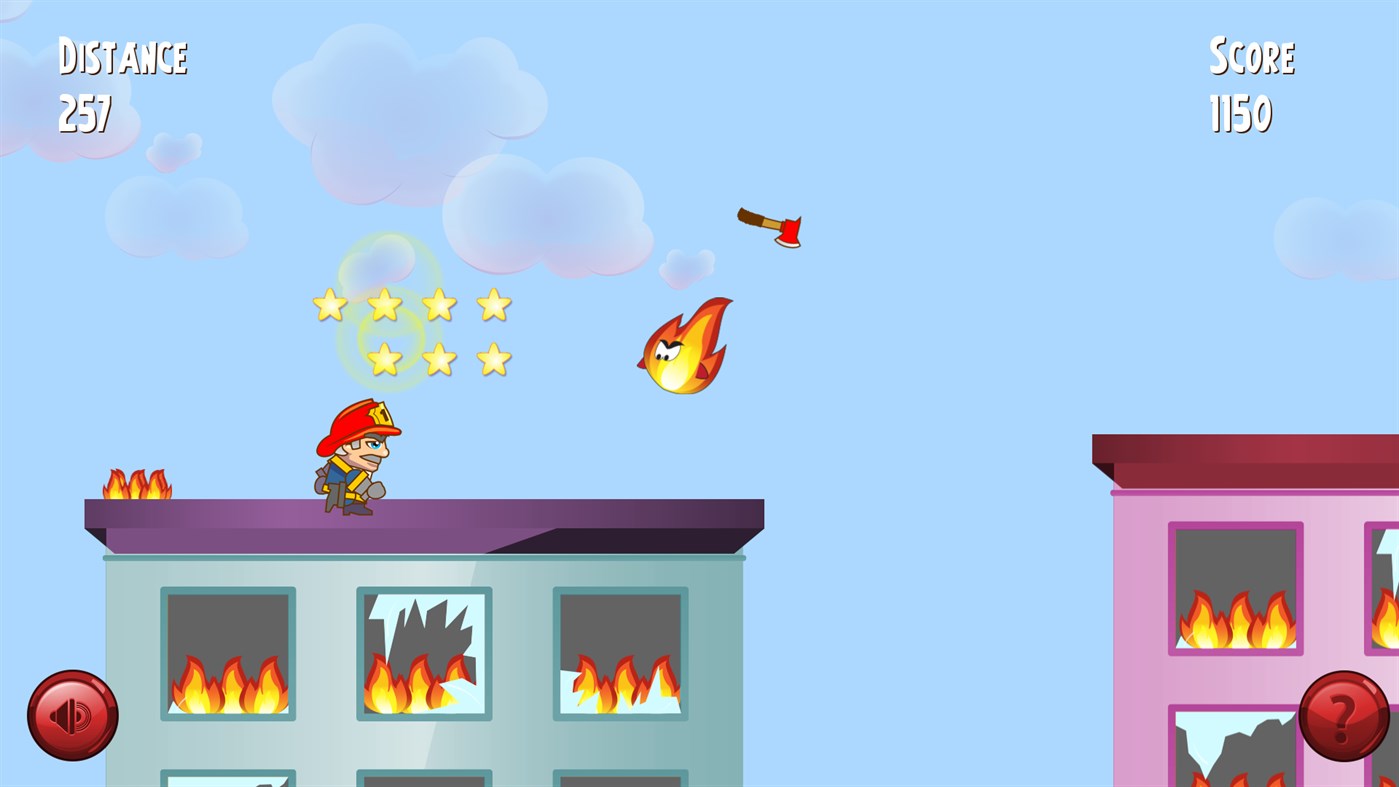Open help with the question mark button
Screen dimensions: 1399x787
coord(1343,716)
